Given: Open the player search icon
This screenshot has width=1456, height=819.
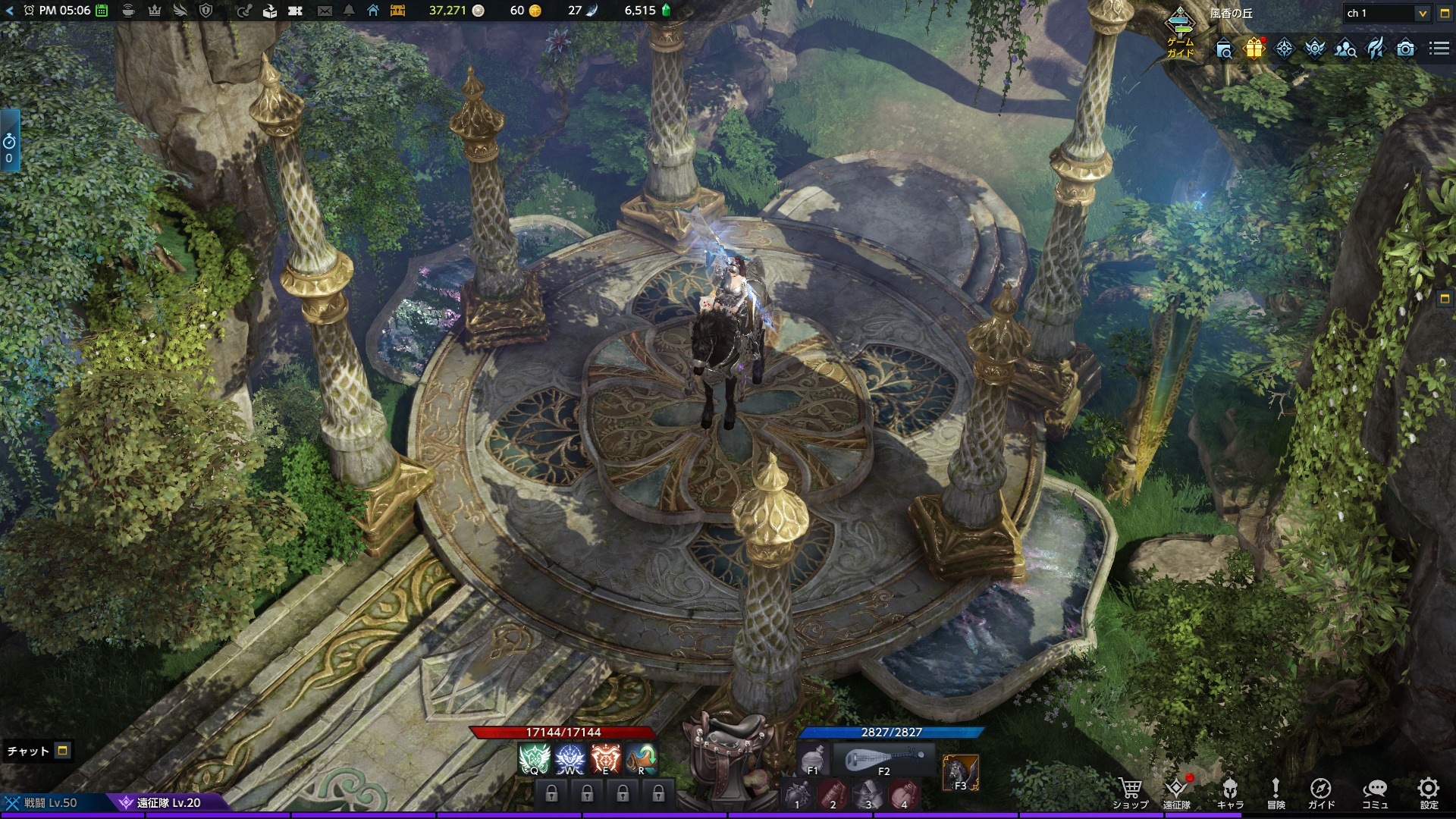Looking at the screenshot, I should [1345, 49].
